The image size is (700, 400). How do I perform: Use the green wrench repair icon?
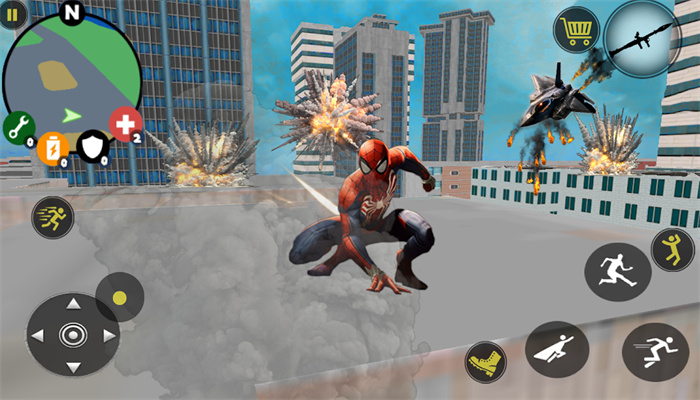click(x=18, y=127)
